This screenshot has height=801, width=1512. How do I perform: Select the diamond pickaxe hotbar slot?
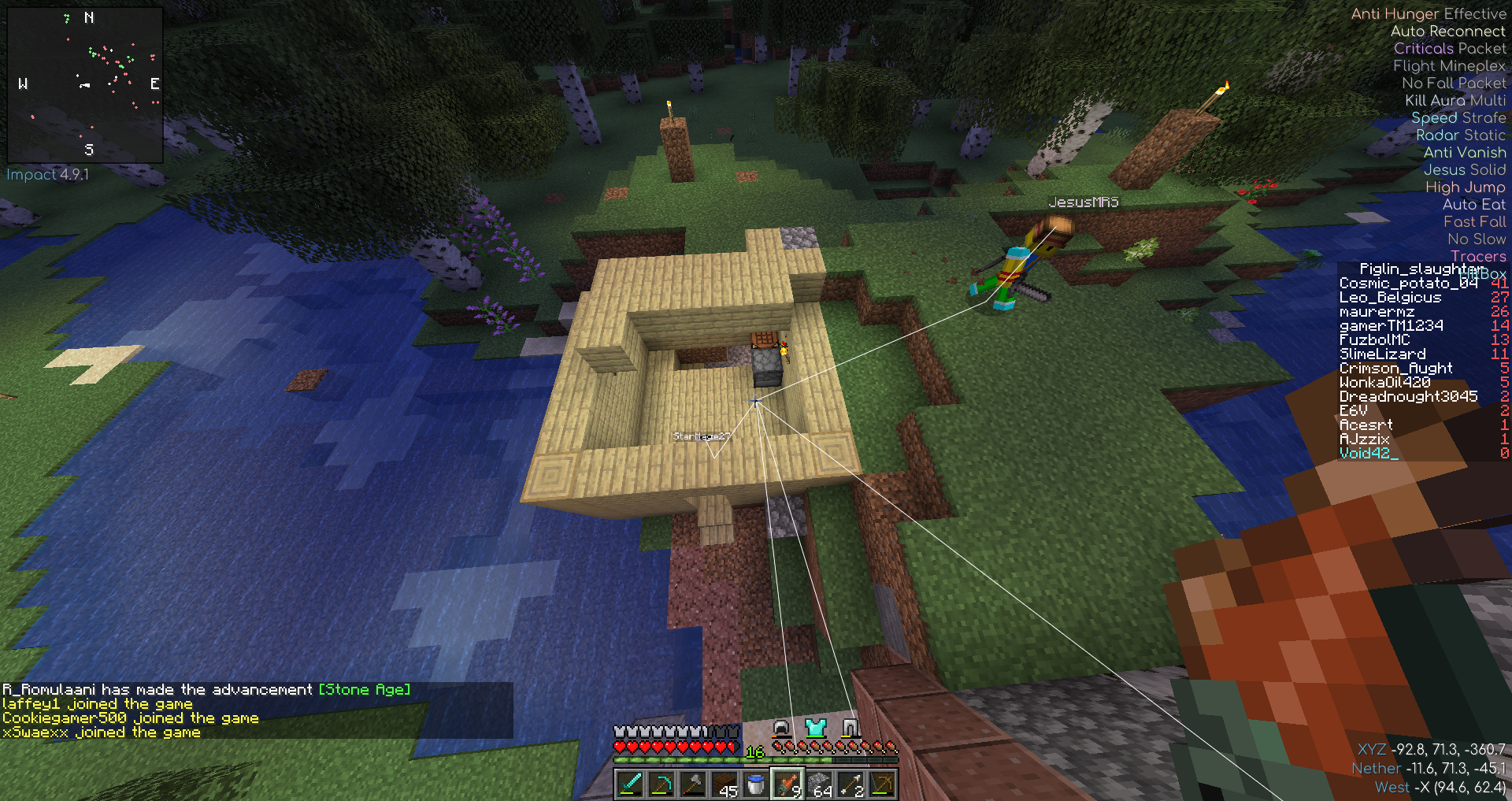coord(661,784)
